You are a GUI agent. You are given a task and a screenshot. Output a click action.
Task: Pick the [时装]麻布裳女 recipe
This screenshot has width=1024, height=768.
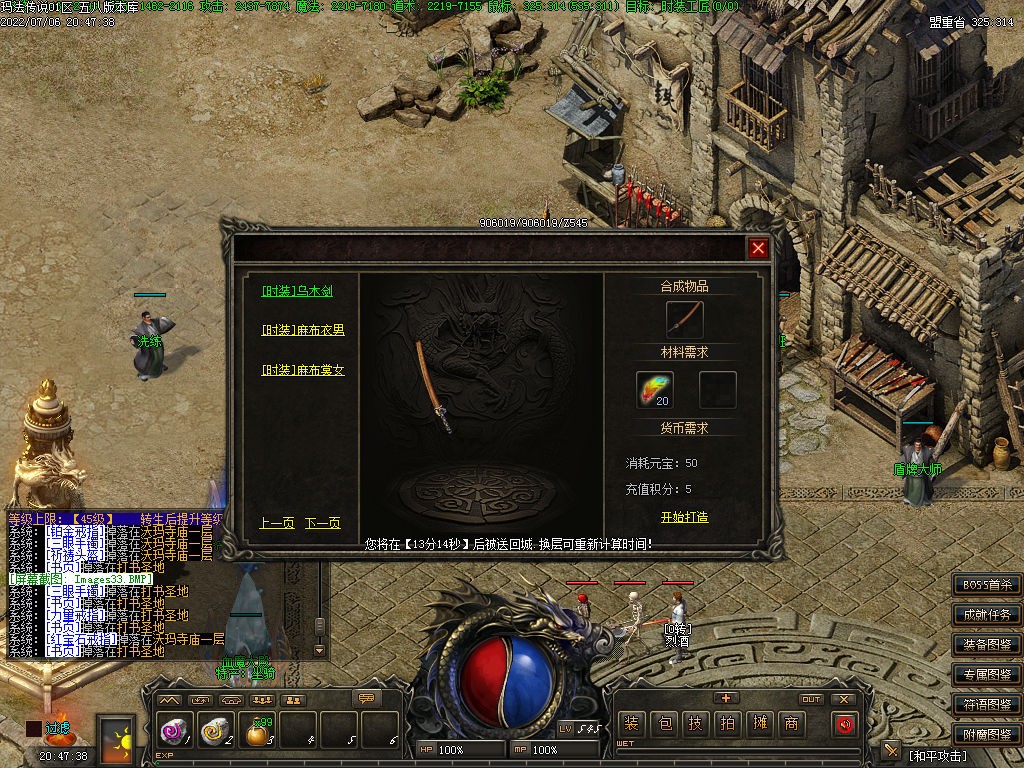[303, 370]
